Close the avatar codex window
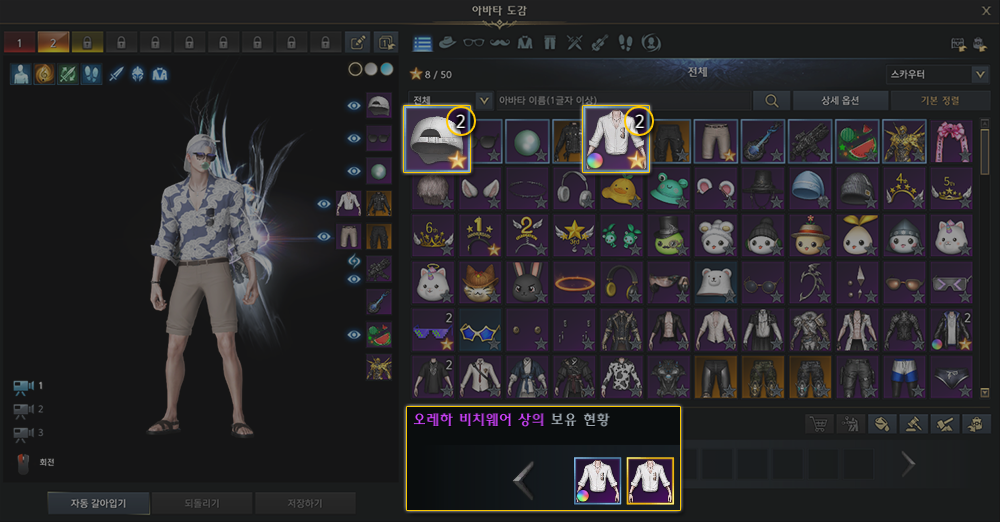The image size is (1000, 522). (986, 11)
